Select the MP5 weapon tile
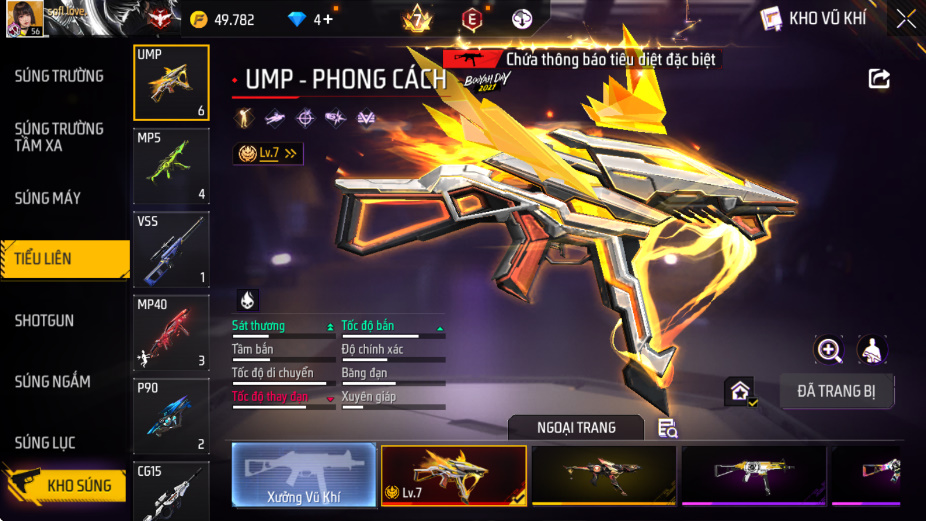The width and height of the screenshot is (926, 521). coord(171,166)
